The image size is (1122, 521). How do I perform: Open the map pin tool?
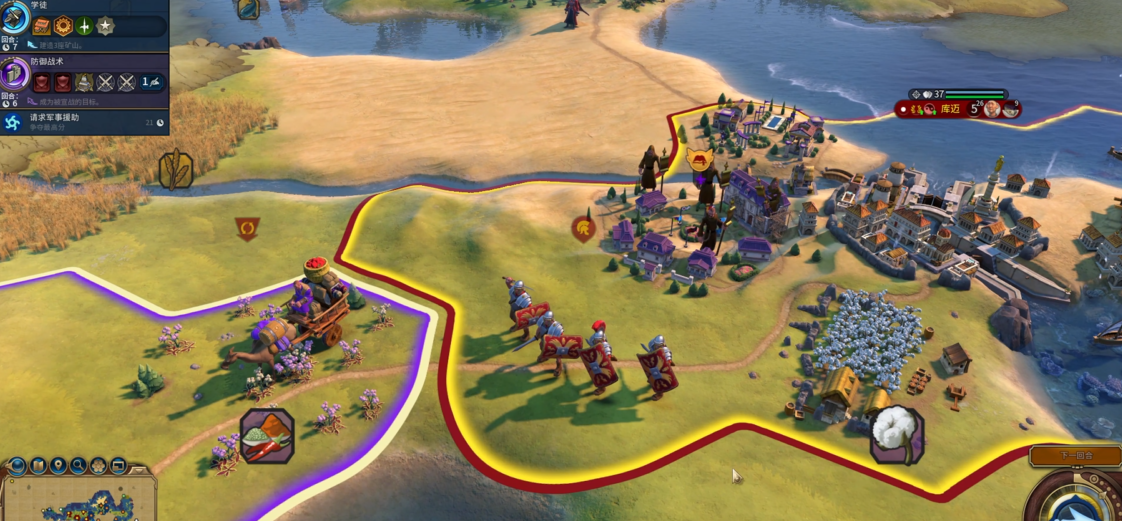(x=58, y=466)
